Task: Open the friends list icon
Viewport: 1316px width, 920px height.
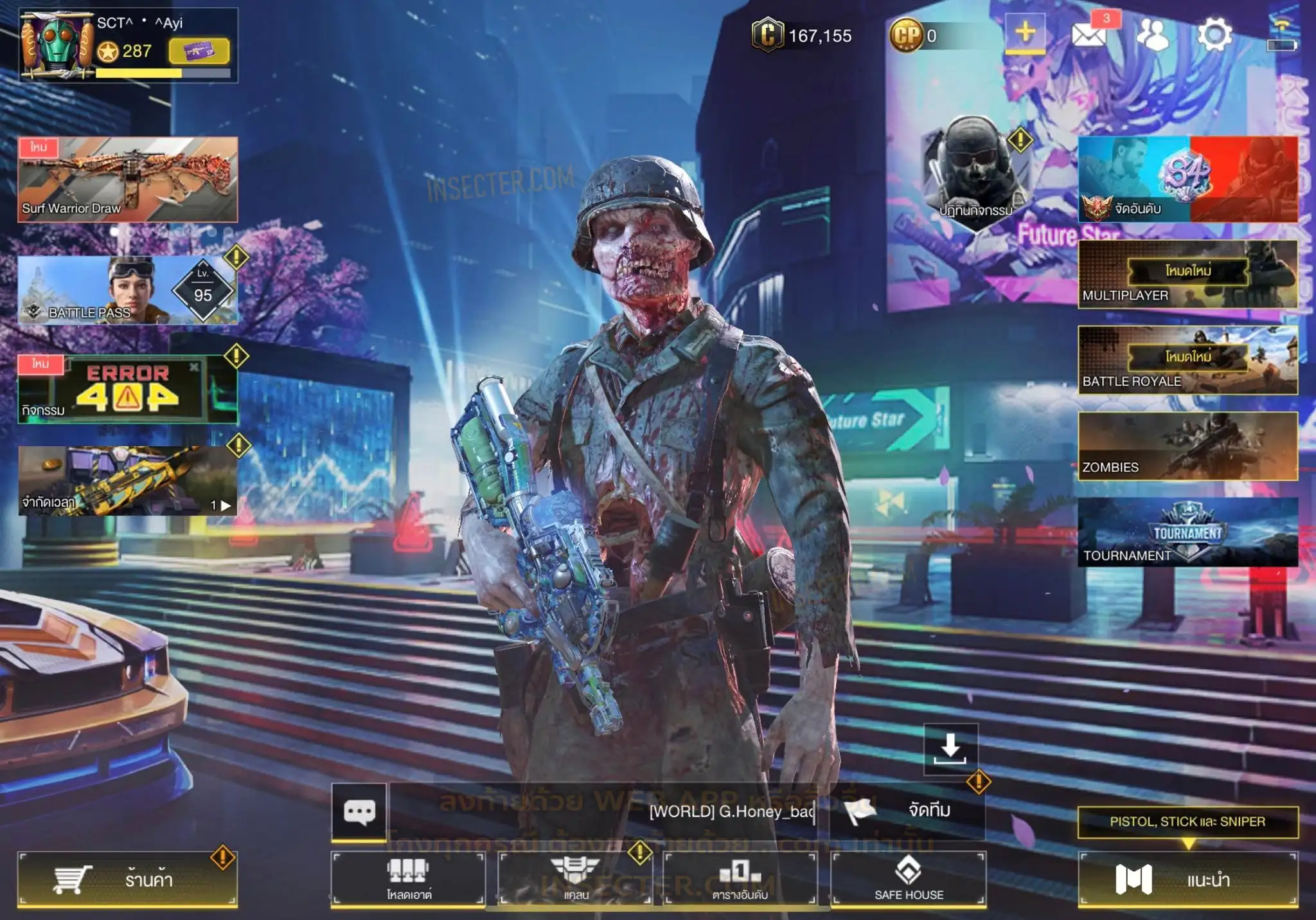Action: [x=1153, y=35]
